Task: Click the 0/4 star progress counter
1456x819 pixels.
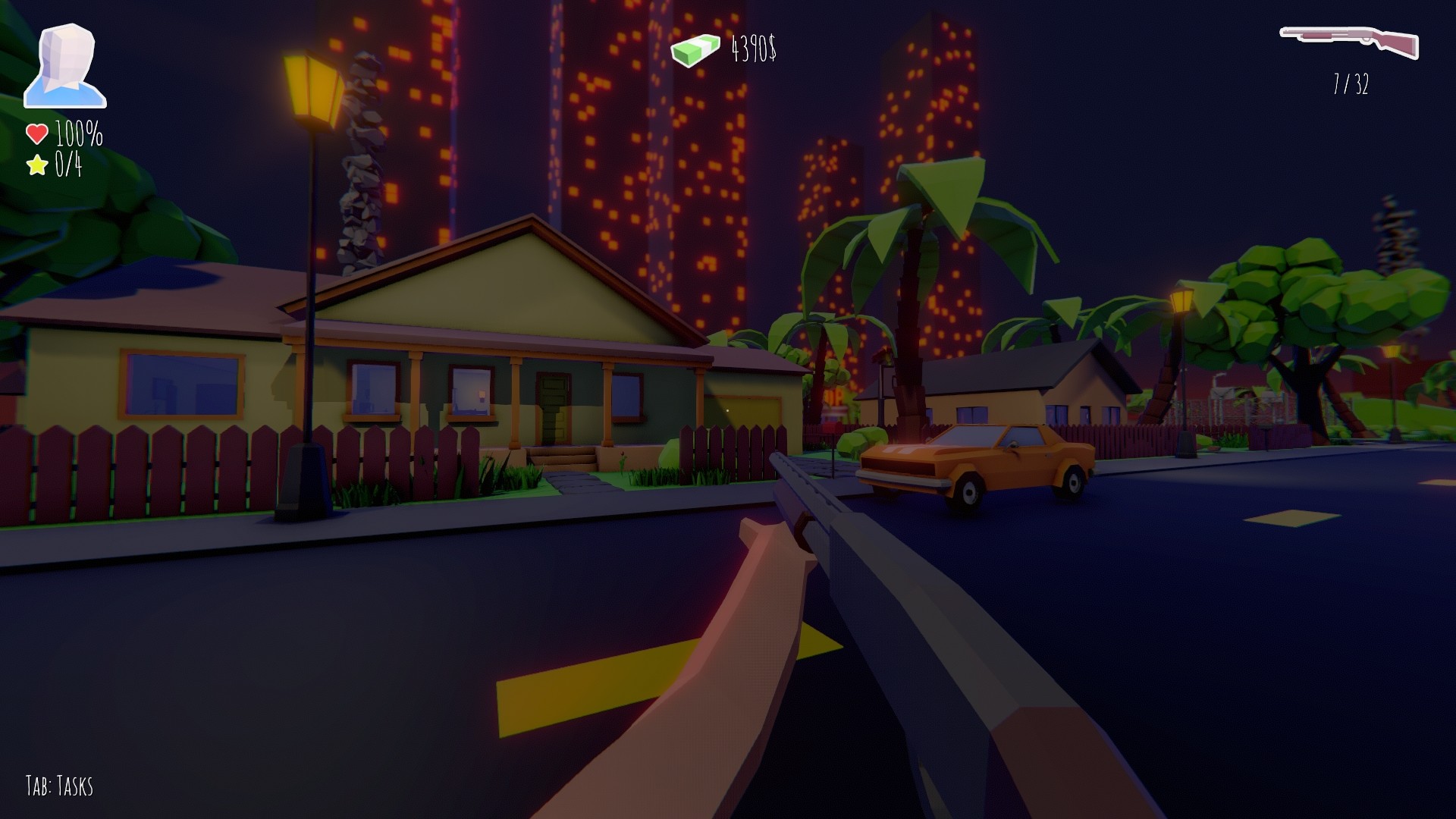Action: tap(69, 162)
